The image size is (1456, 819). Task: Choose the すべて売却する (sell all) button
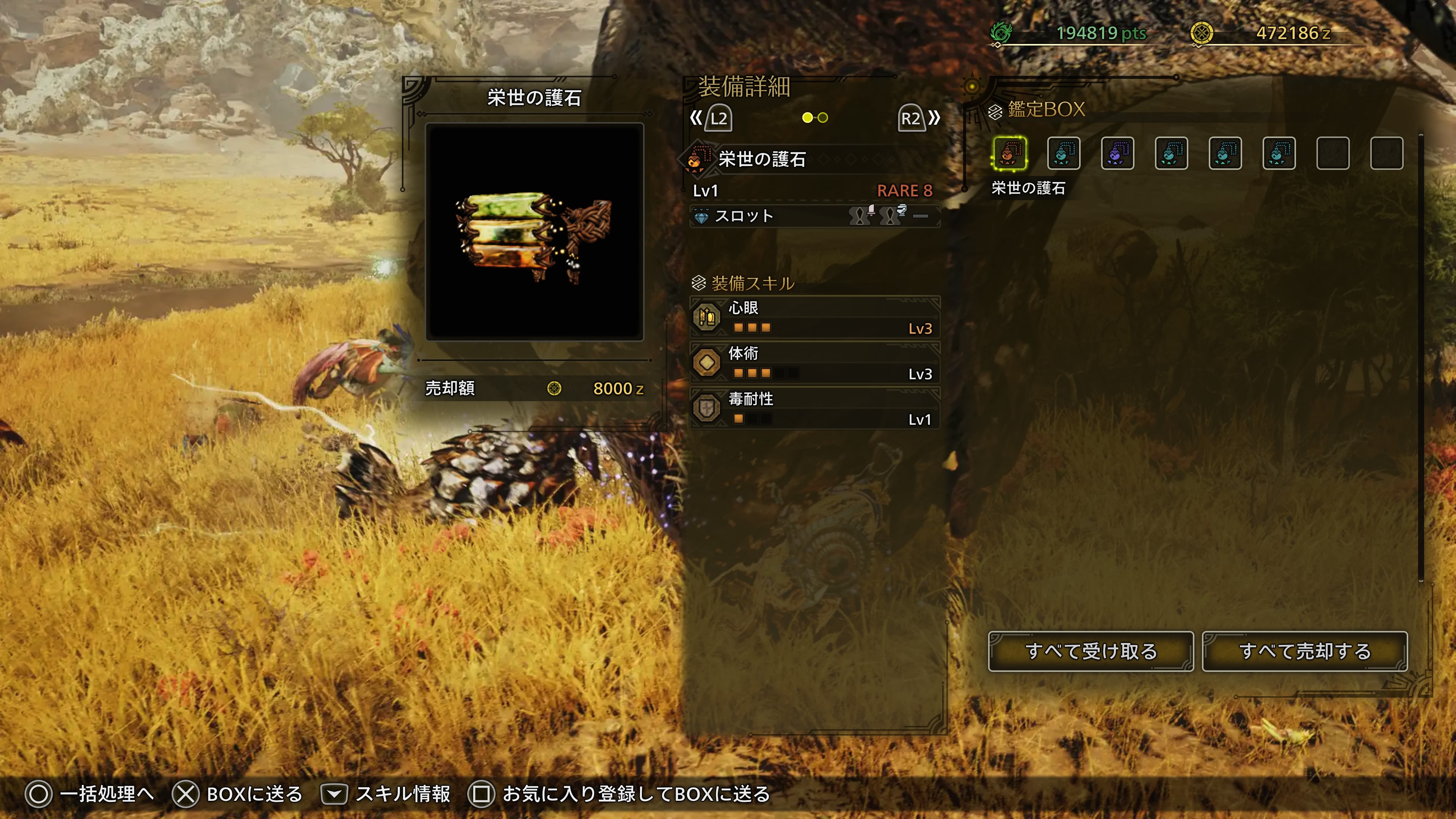[x=1304, y=651]
